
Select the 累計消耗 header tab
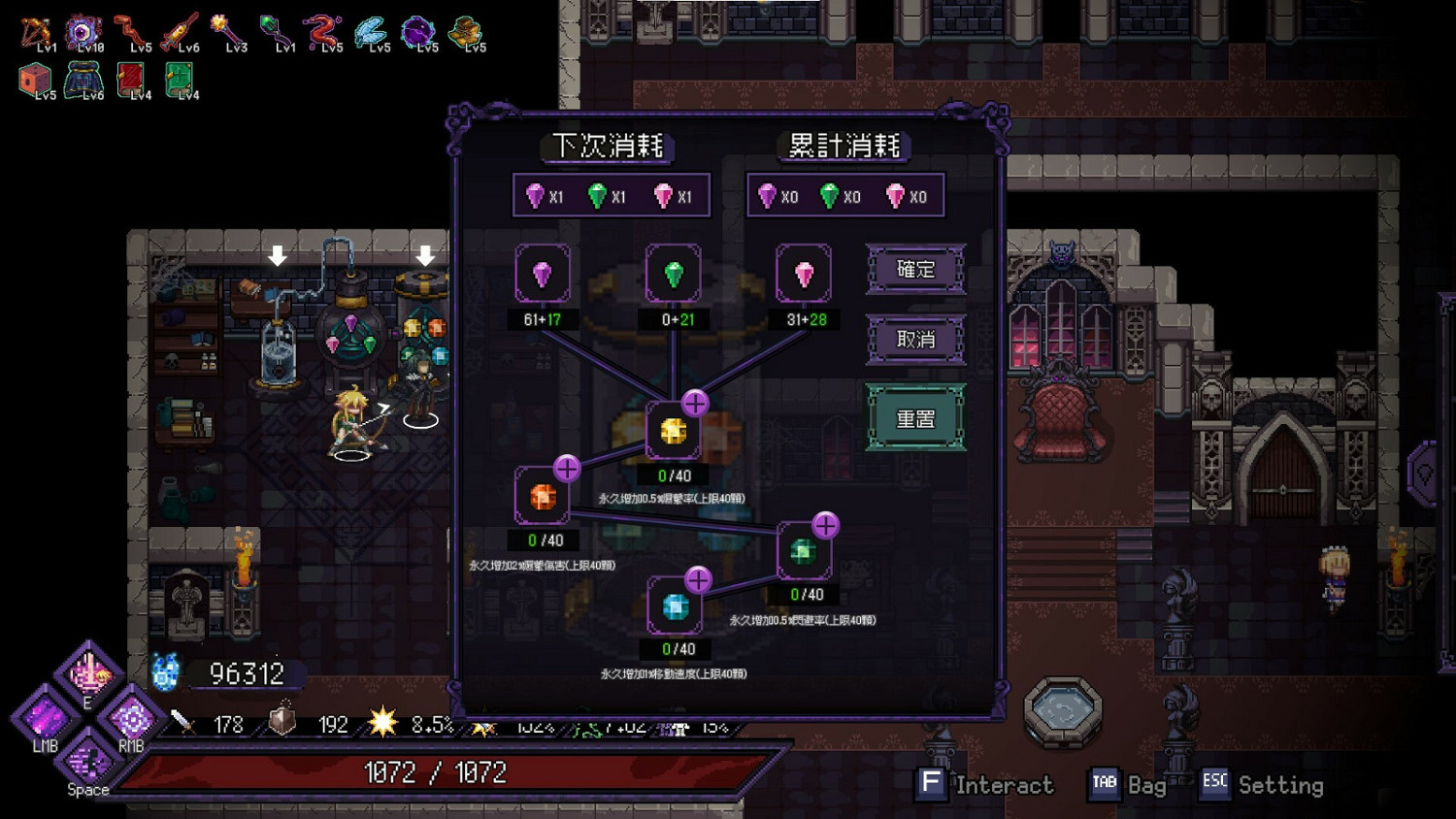[x=843, y=146]
